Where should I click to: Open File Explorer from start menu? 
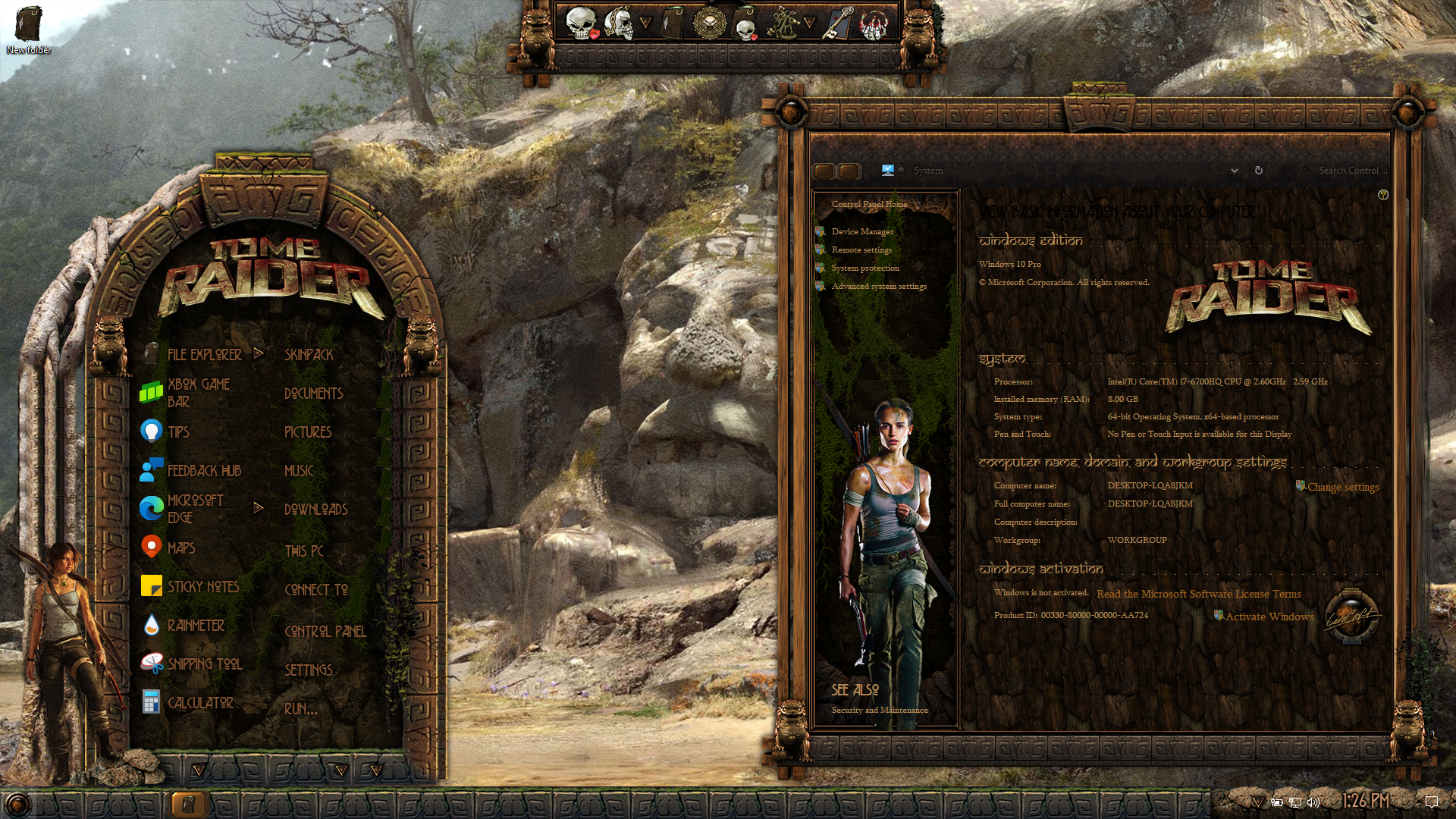(x=204, y=354)
